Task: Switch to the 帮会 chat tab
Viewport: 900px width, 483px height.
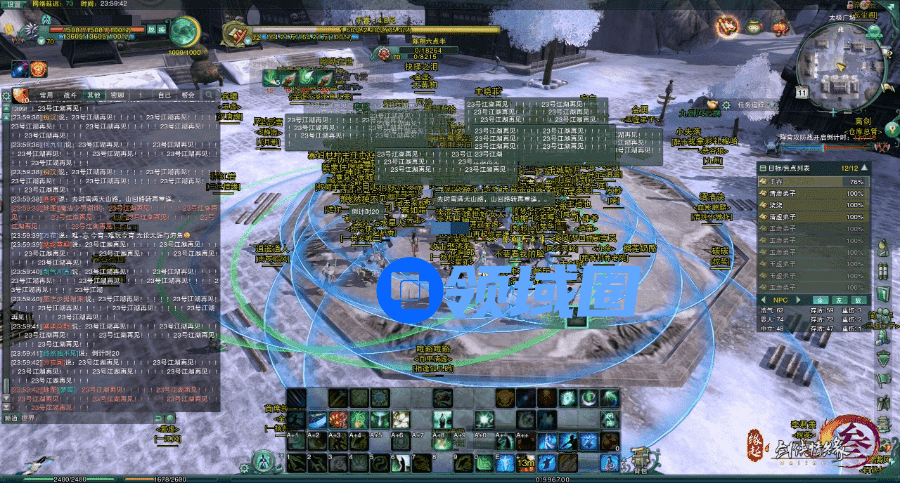Action: (x=190, y=95)
